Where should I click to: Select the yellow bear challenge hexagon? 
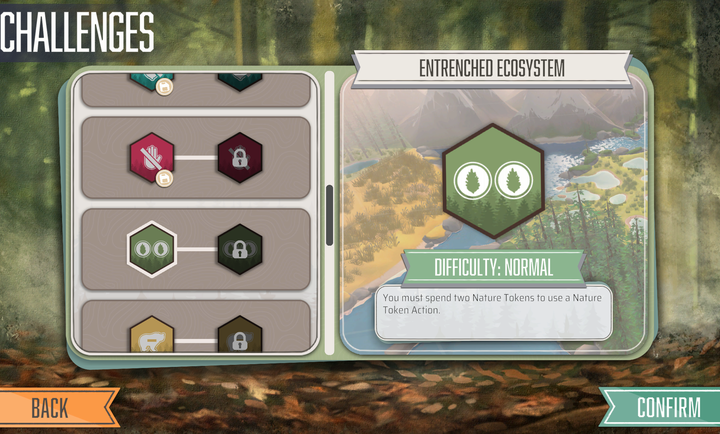[x=151, y=337]
